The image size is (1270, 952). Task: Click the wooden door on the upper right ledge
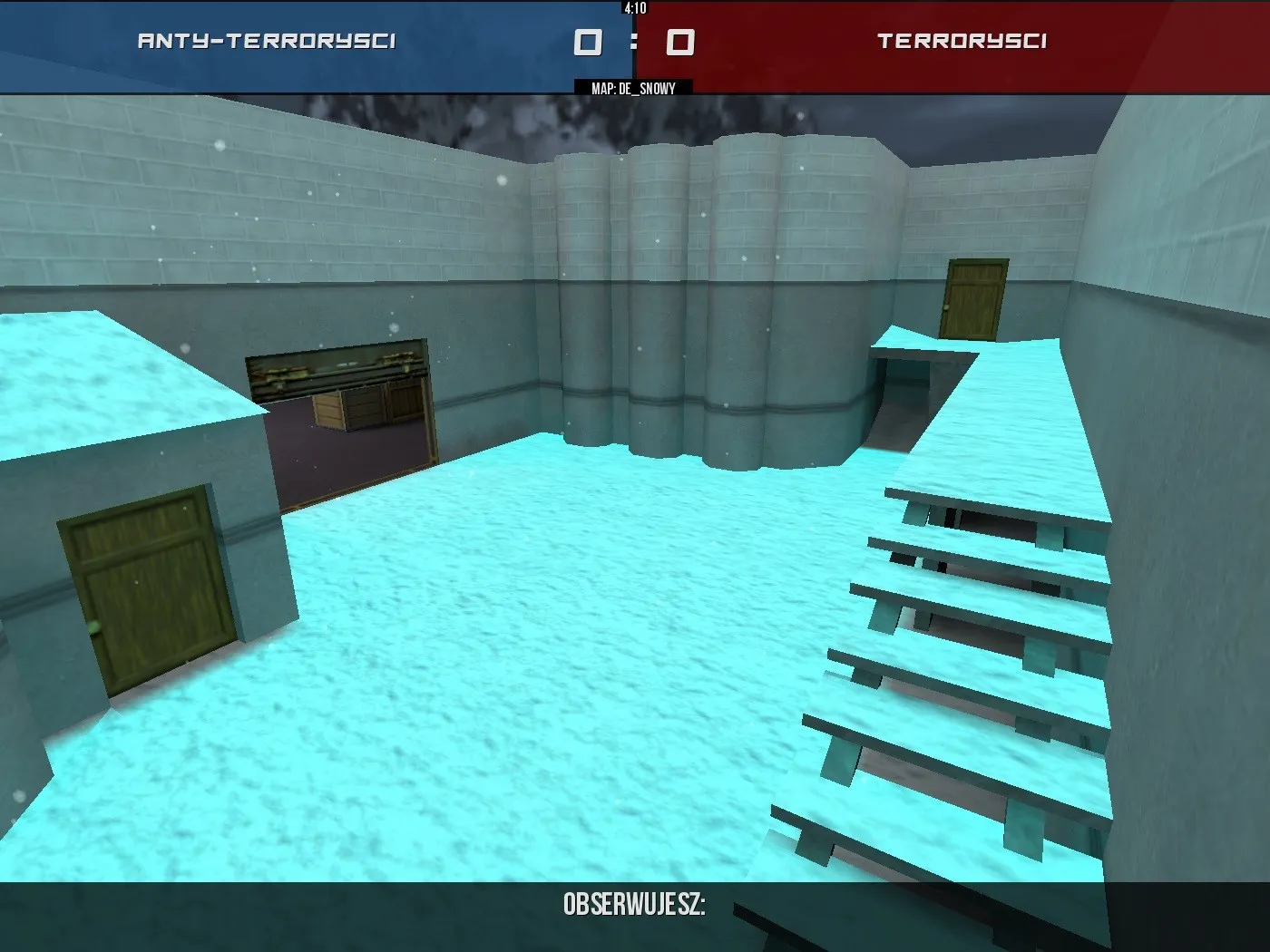(974, 299)
